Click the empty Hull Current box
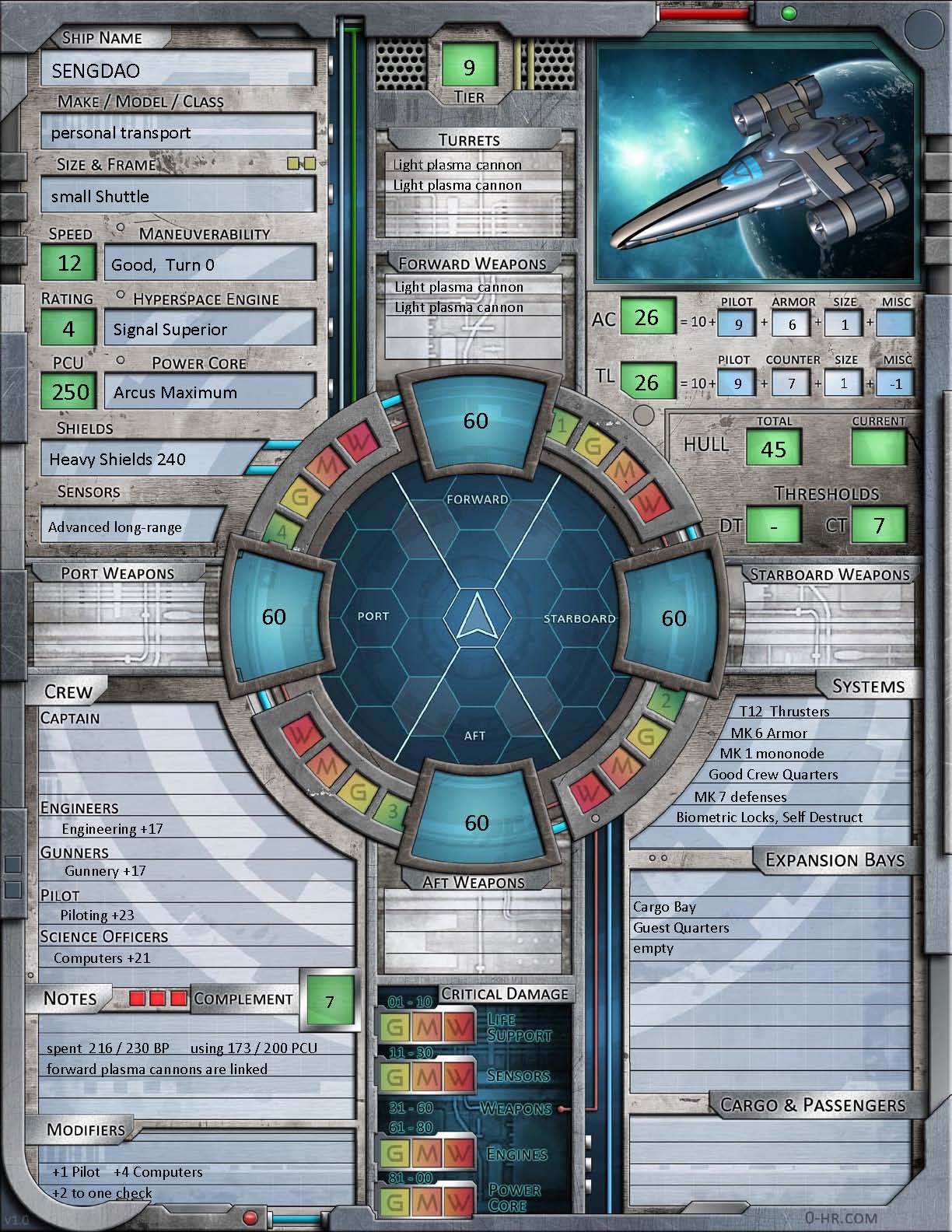This screenshot has width=952, height=1232. point(879,449)
